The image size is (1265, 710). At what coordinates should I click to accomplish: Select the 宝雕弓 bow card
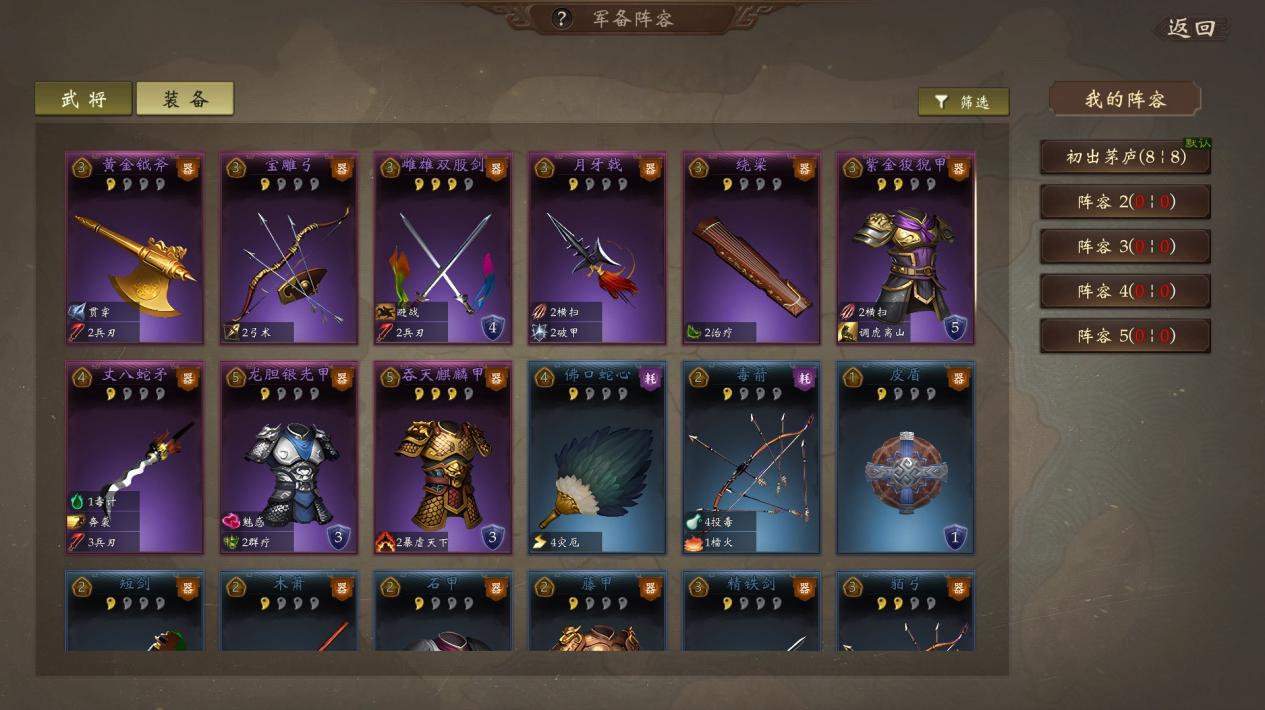point(289,248)
